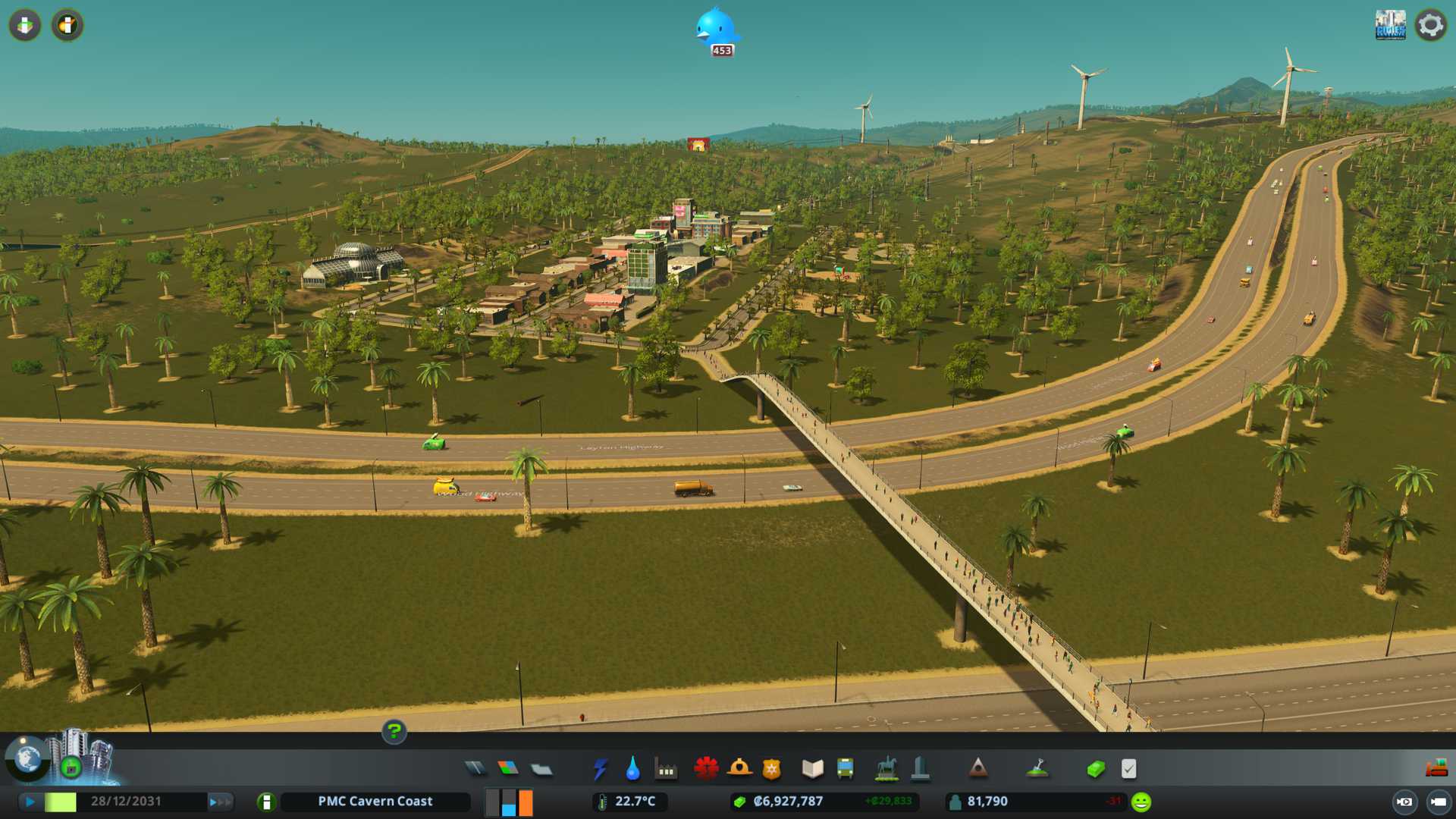The width and height of the screenshot is (1456, 819).
Task: Open the Electricity menu lightning bolt
Action: point(601,769)
